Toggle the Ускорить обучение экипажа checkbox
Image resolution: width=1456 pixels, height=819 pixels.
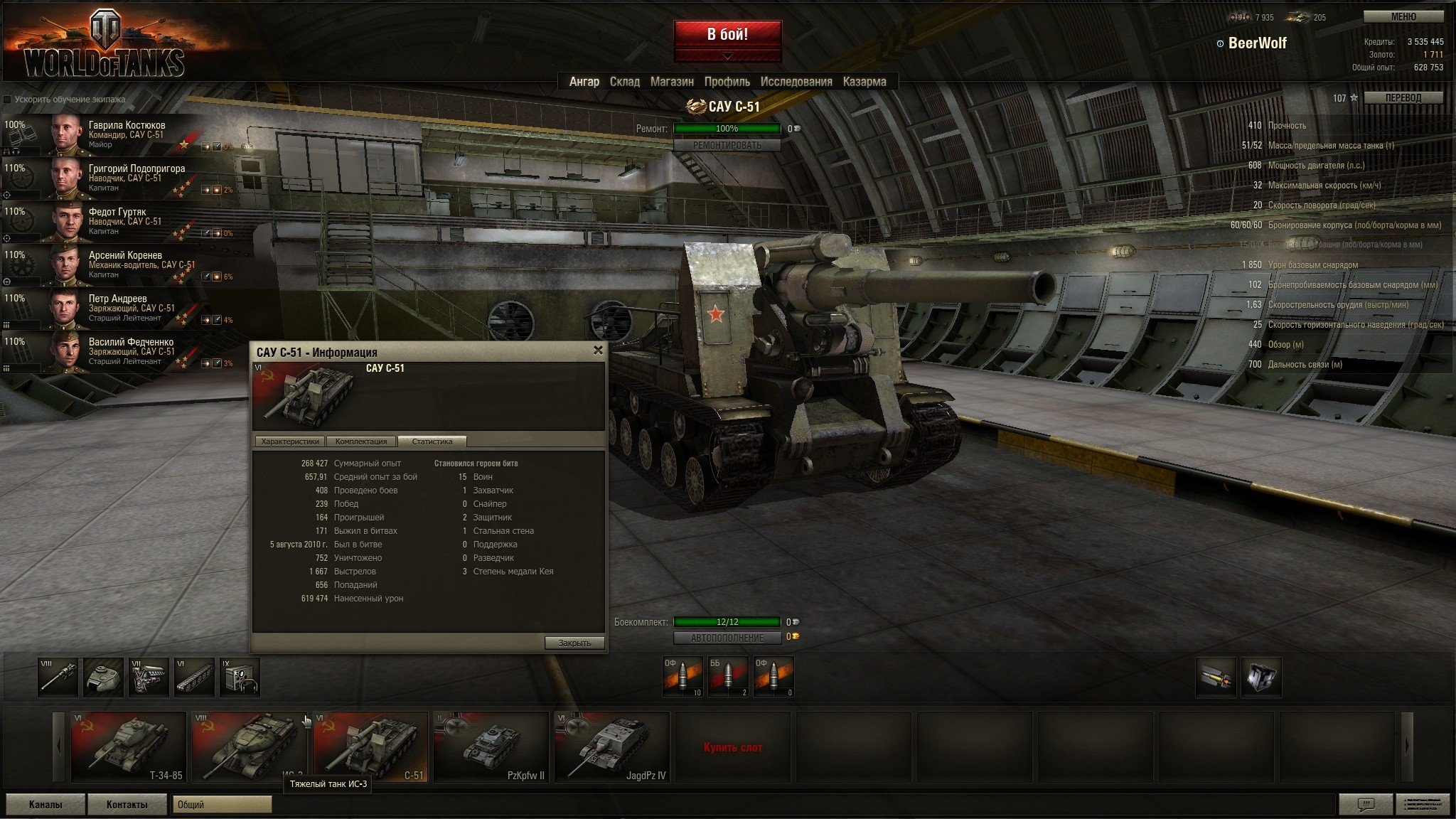(8, 100)
